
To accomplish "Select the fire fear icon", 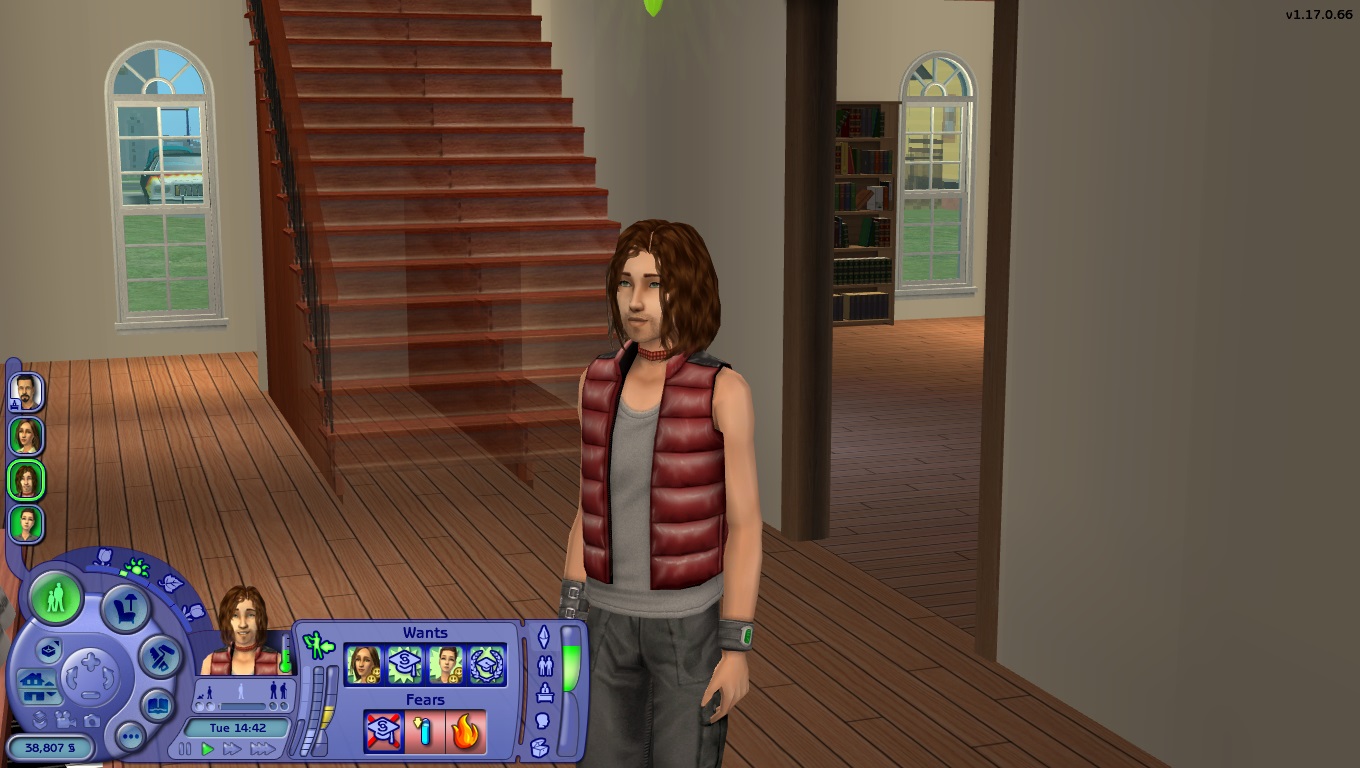I will point(465,732).
